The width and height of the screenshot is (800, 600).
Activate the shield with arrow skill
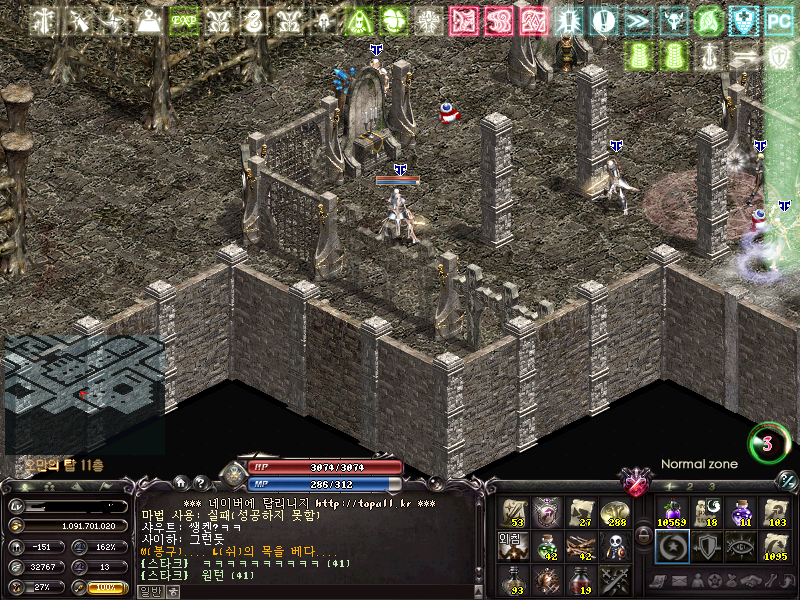pos(705,546)
